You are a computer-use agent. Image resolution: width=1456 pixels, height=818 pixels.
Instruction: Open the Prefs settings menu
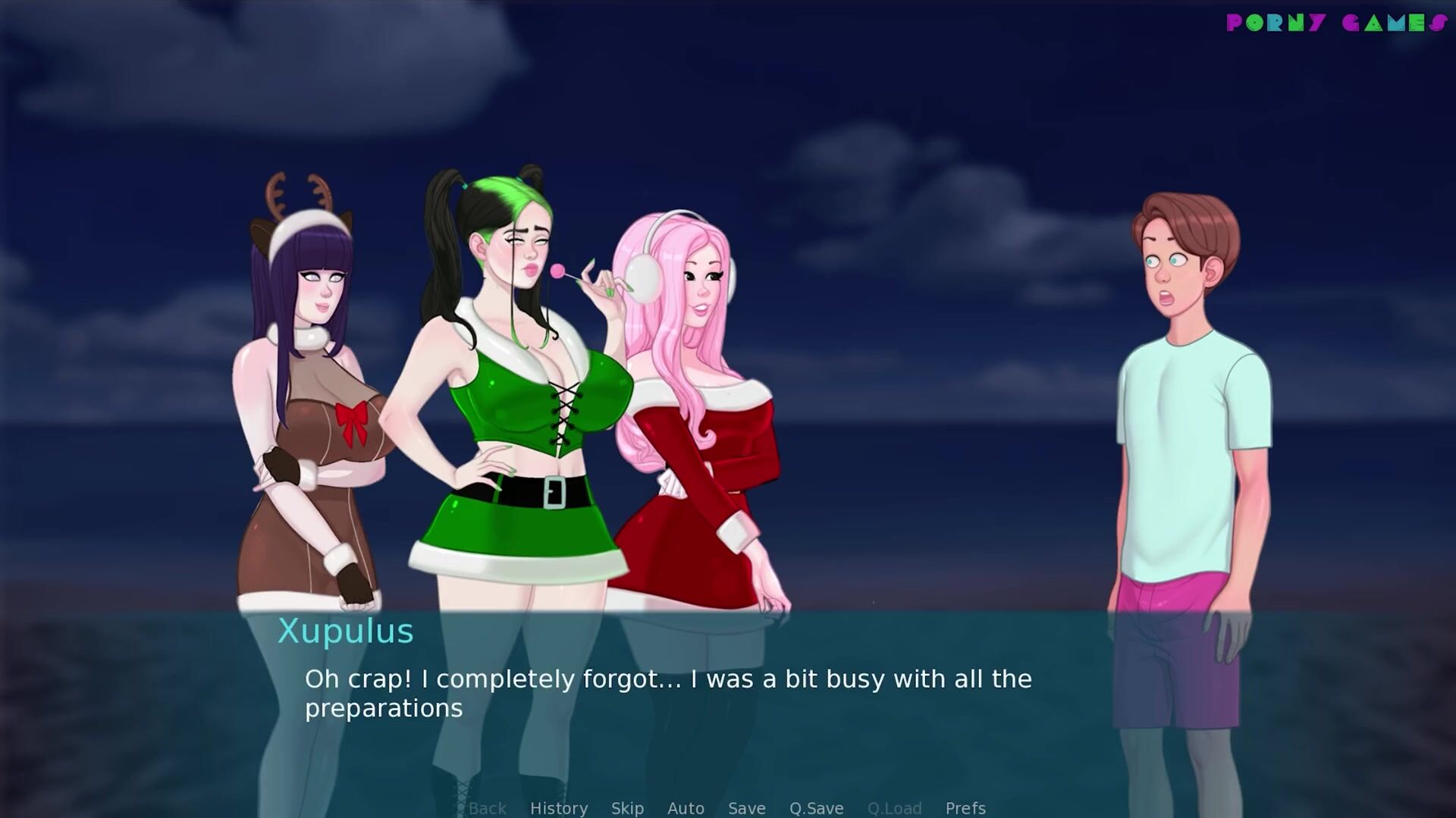965,808
